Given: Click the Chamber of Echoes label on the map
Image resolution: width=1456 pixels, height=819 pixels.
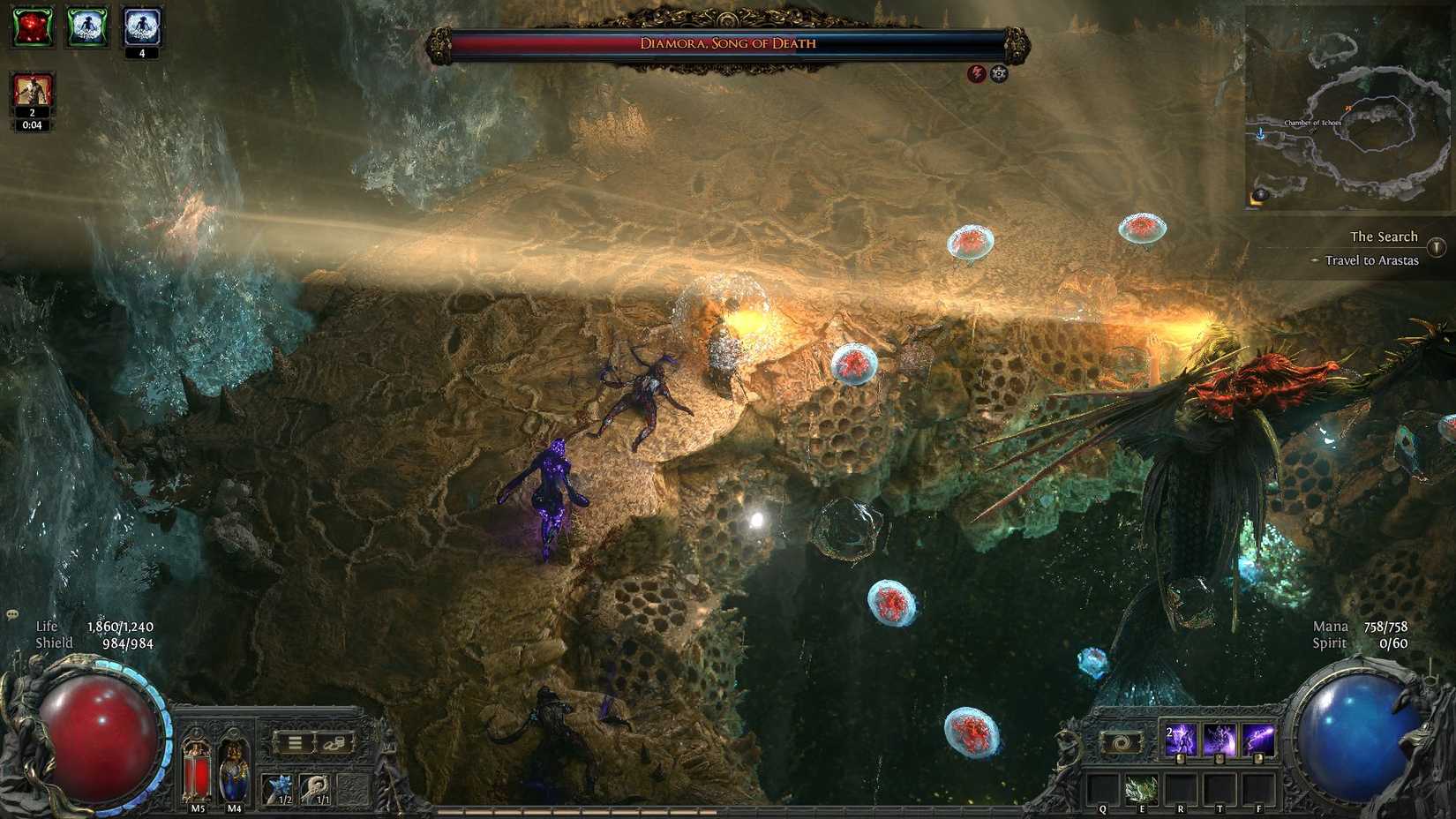Looking at the screenshot, I should pyautogui.click(x=1313, y=123).
